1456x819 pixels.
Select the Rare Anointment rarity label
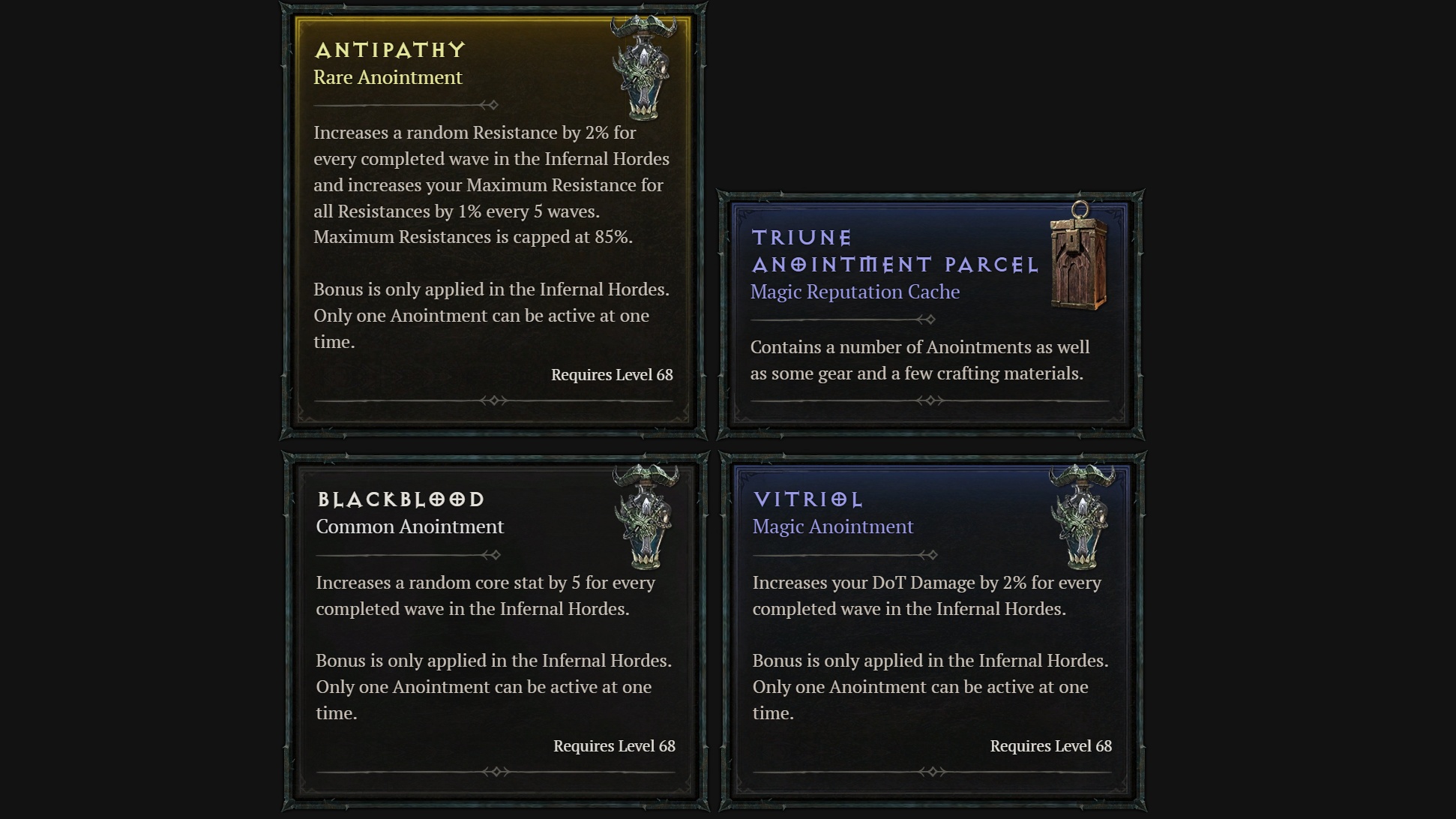[x=388, y=77]
